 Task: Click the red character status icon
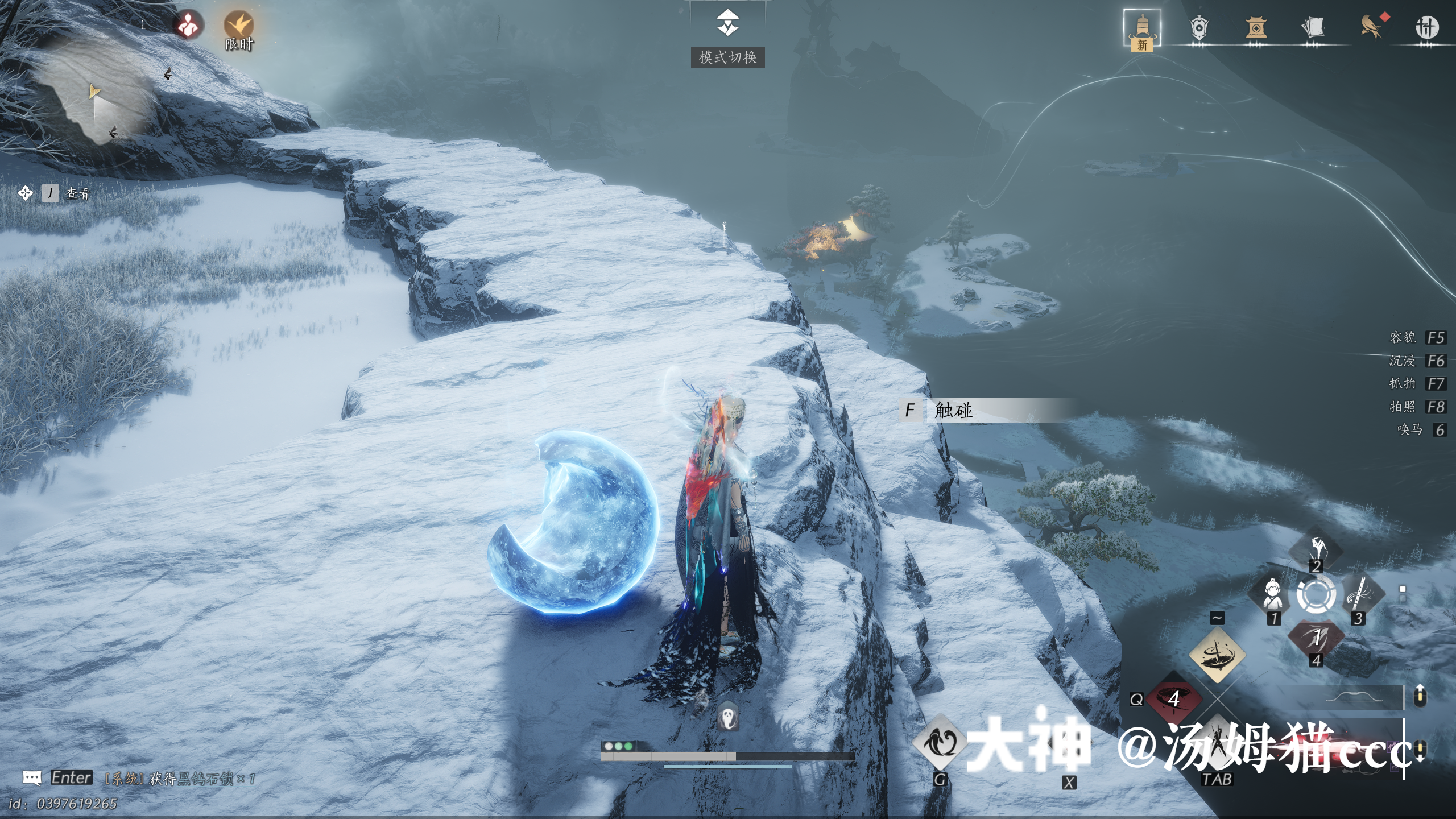coord(188,24)
